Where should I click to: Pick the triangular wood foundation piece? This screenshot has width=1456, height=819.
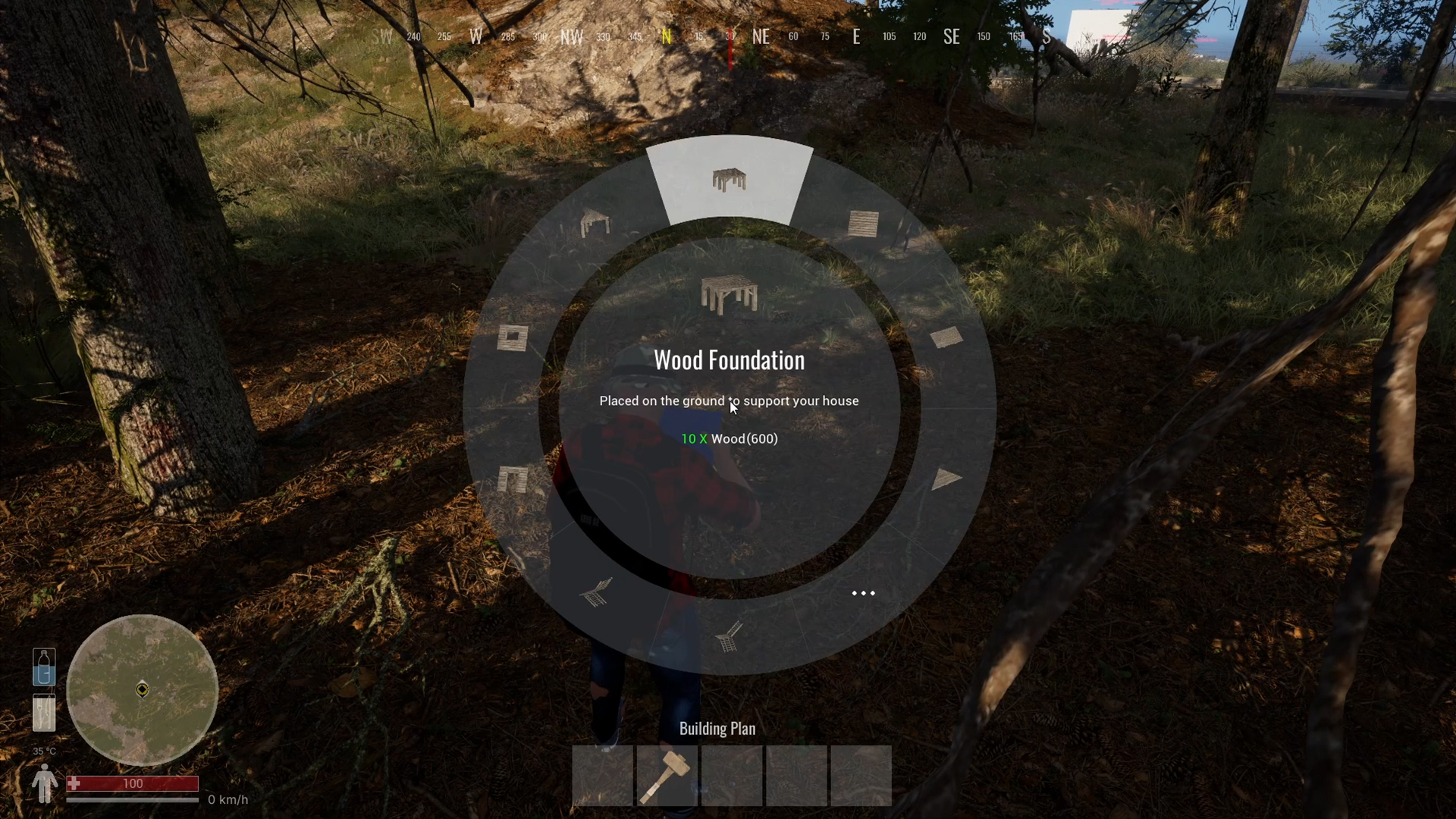coord(595,224)
